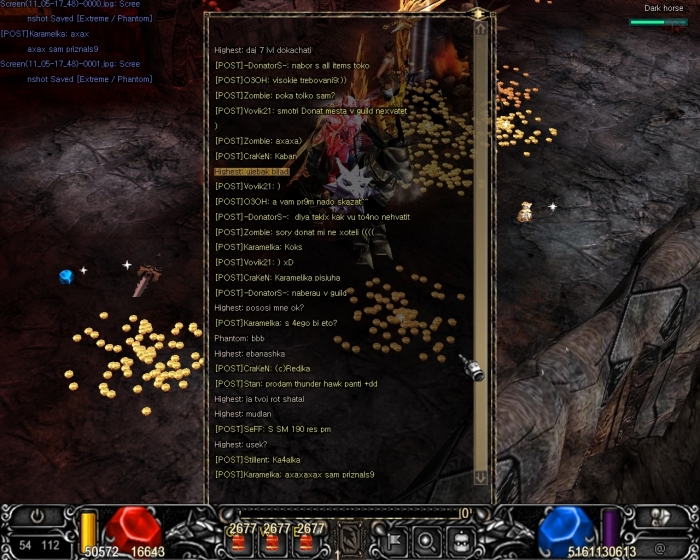Click the winged button in the bottom-right HUD
The width and height of the screenshot is (700, 560).
click(x=660, y=517)
